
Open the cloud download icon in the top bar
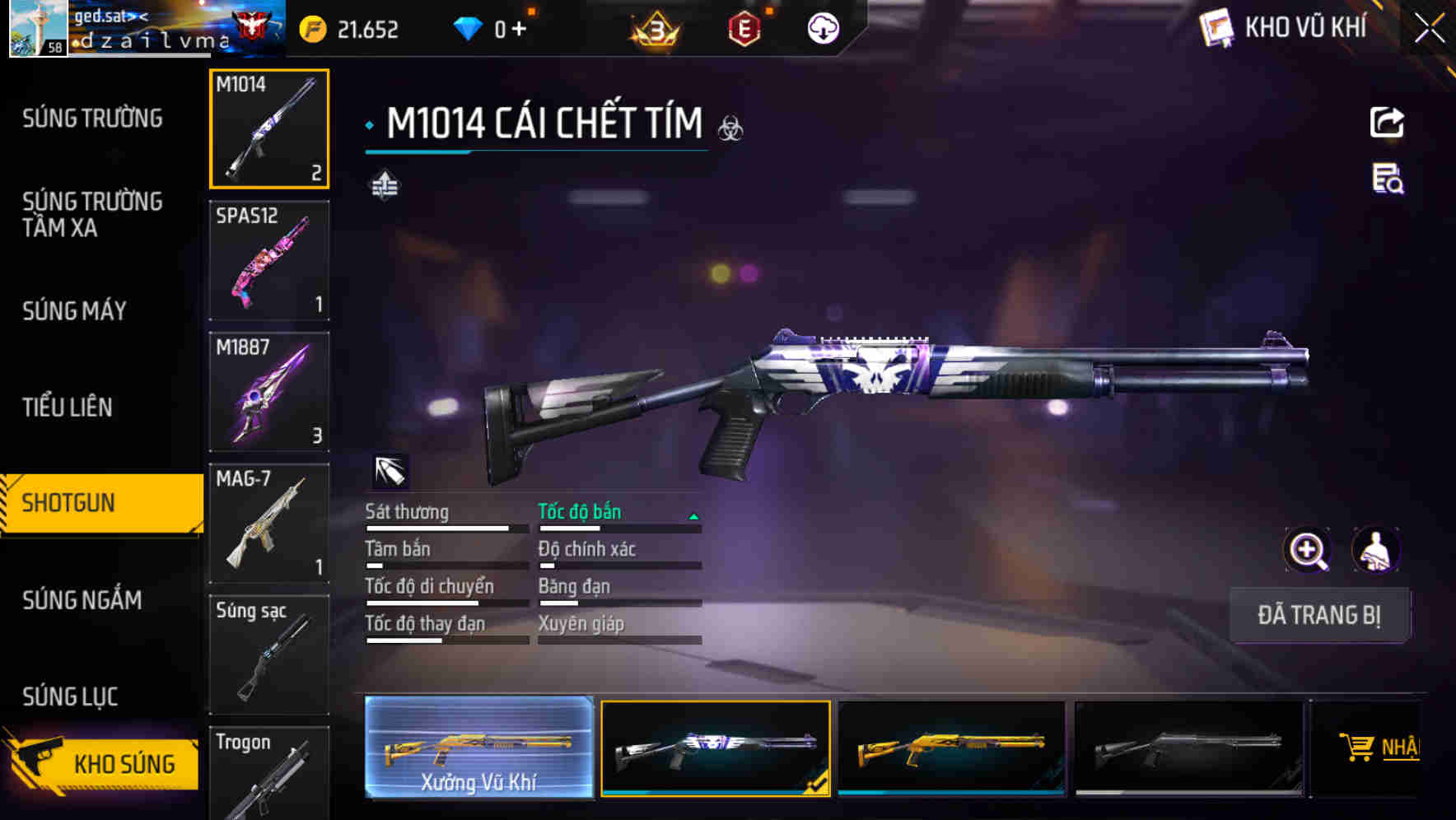[x=823, y=27]
